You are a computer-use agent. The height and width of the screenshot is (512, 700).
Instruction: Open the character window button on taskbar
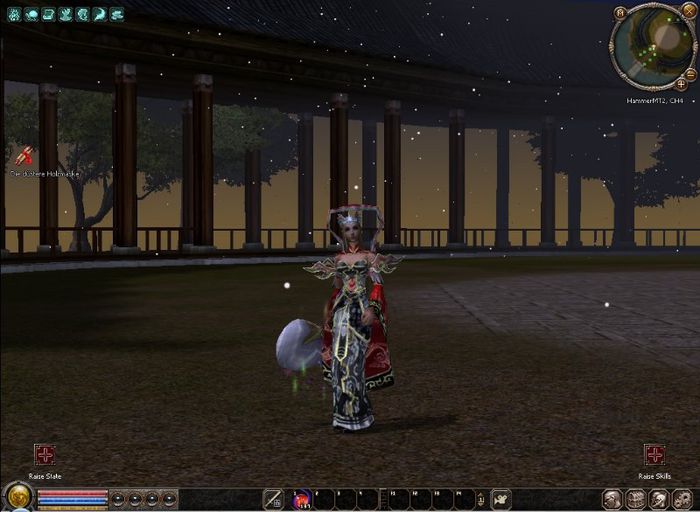coord(611,499)
